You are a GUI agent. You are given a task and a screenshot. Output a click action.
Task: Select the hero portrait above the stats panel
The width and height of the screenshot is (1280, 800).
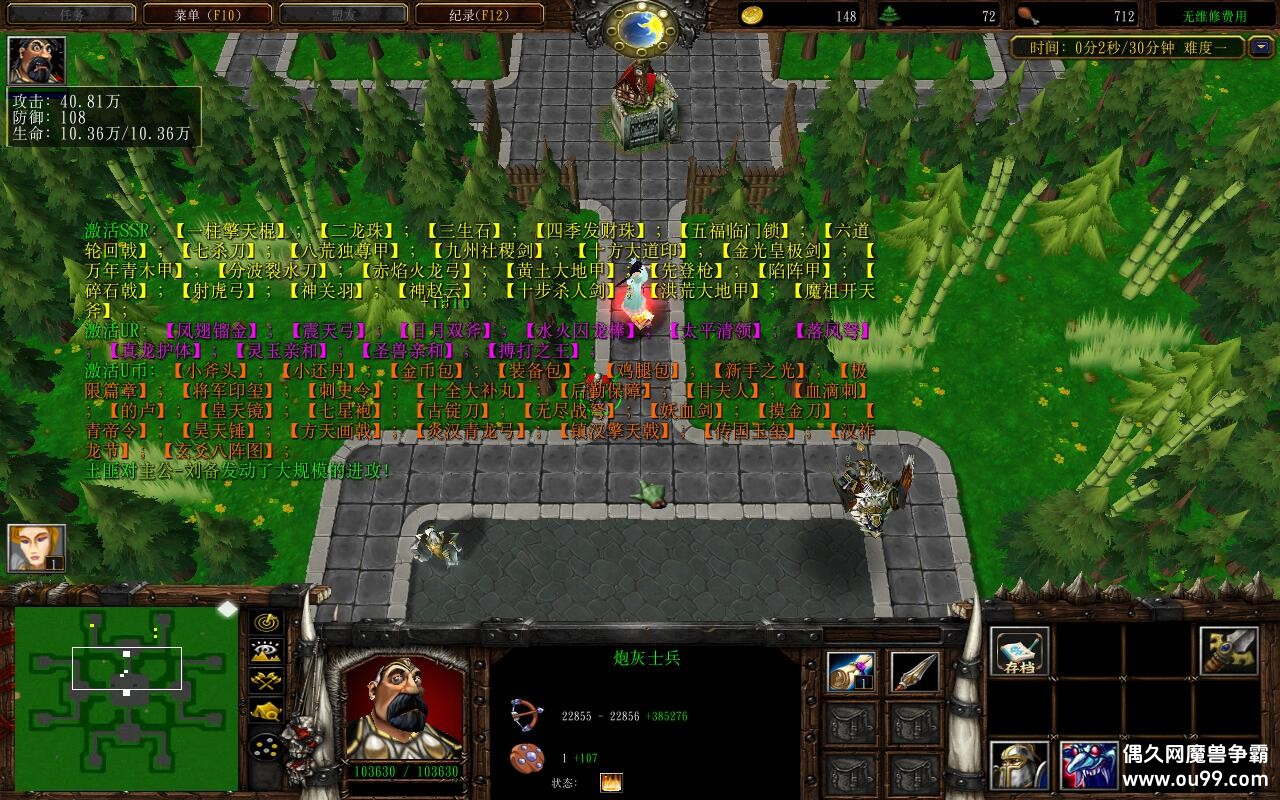37,61
